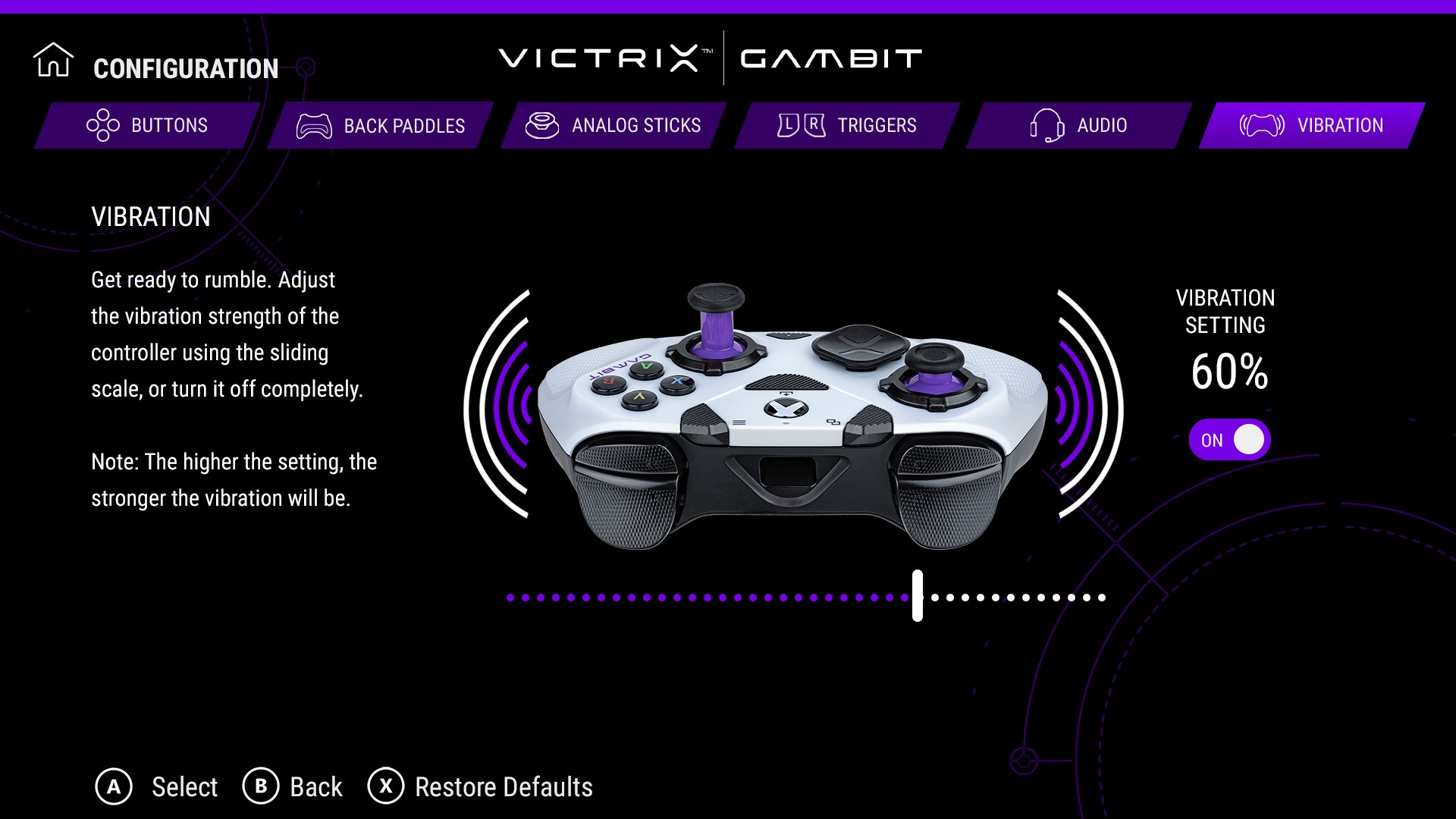Click the Select action label
Viewport: 1456px width, 819px height.
[x=184, y=787]
